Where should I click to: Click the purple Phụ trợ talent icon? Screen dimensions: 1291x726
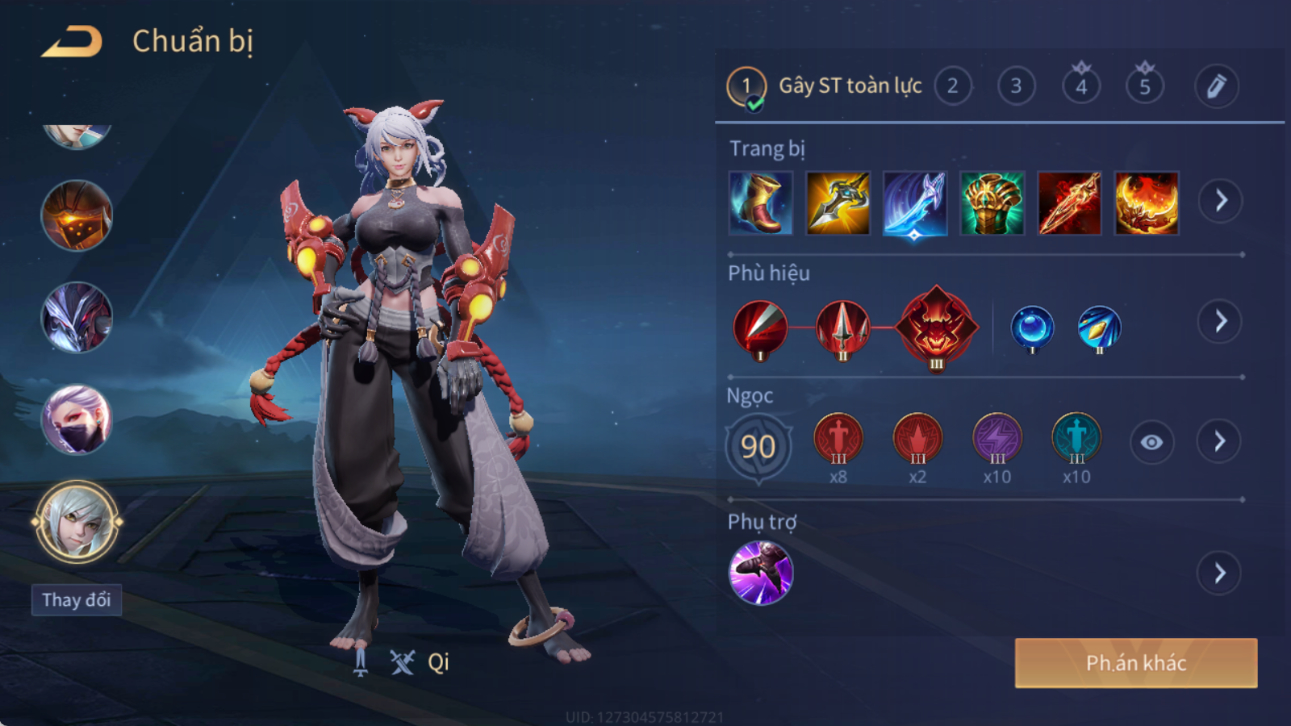tap(761, 573)
